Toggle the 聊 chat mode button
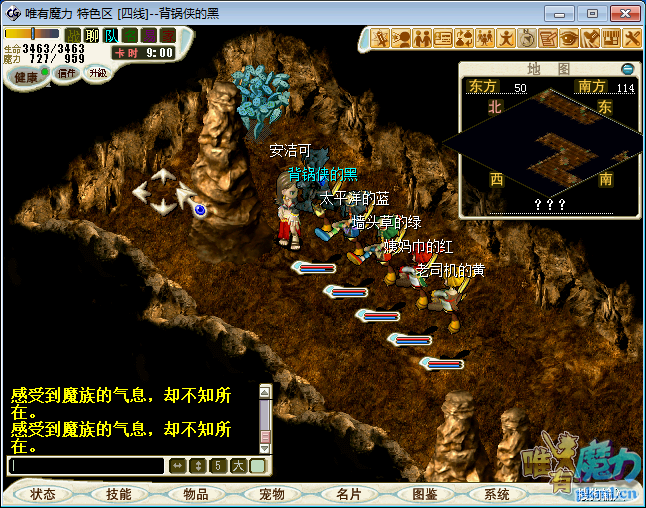The height and width of the screenshot is (508, 646). point(92,35)
